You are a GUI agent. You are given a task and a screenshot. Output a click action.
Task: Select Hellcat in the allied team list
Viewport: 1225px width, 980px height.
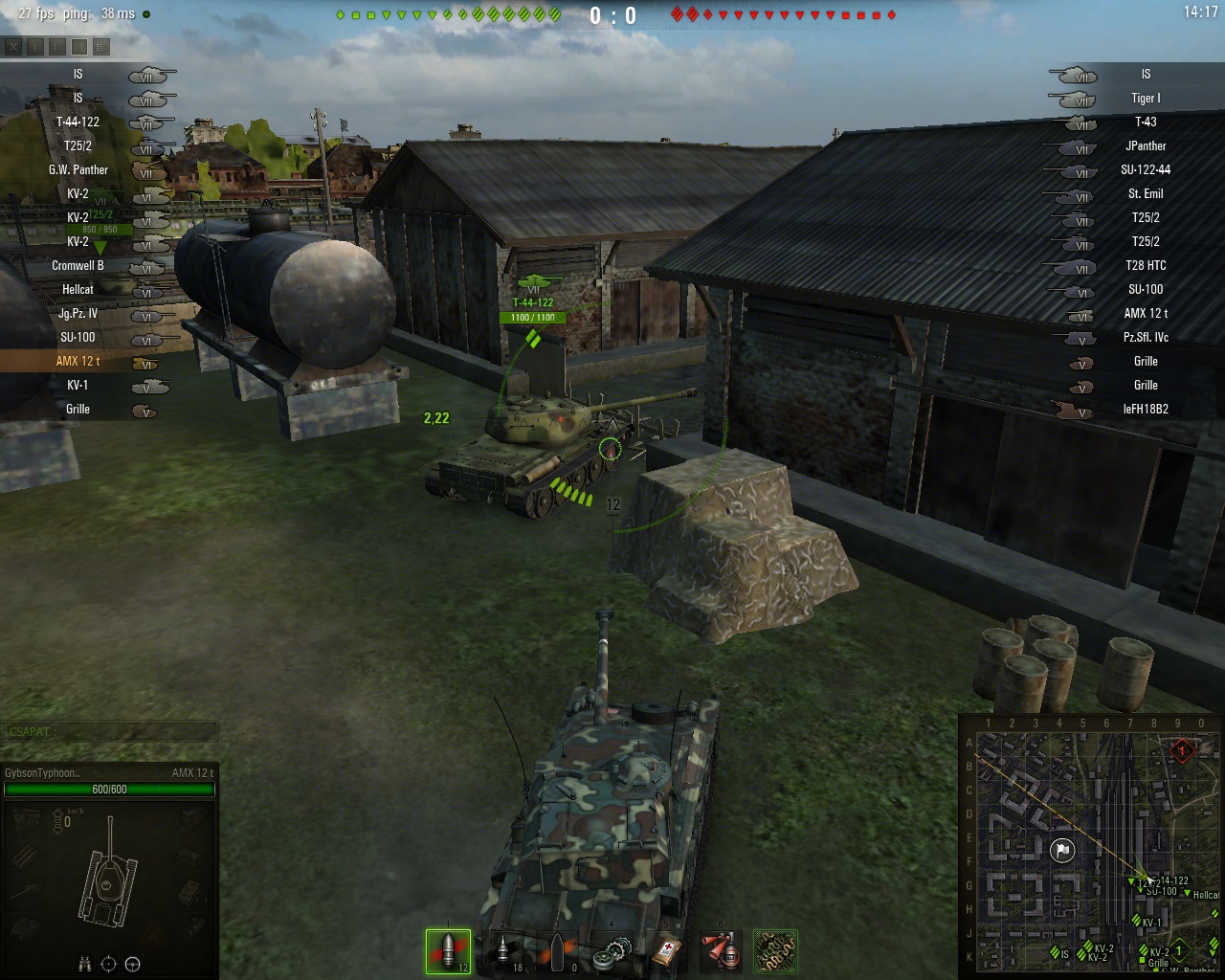78,289
